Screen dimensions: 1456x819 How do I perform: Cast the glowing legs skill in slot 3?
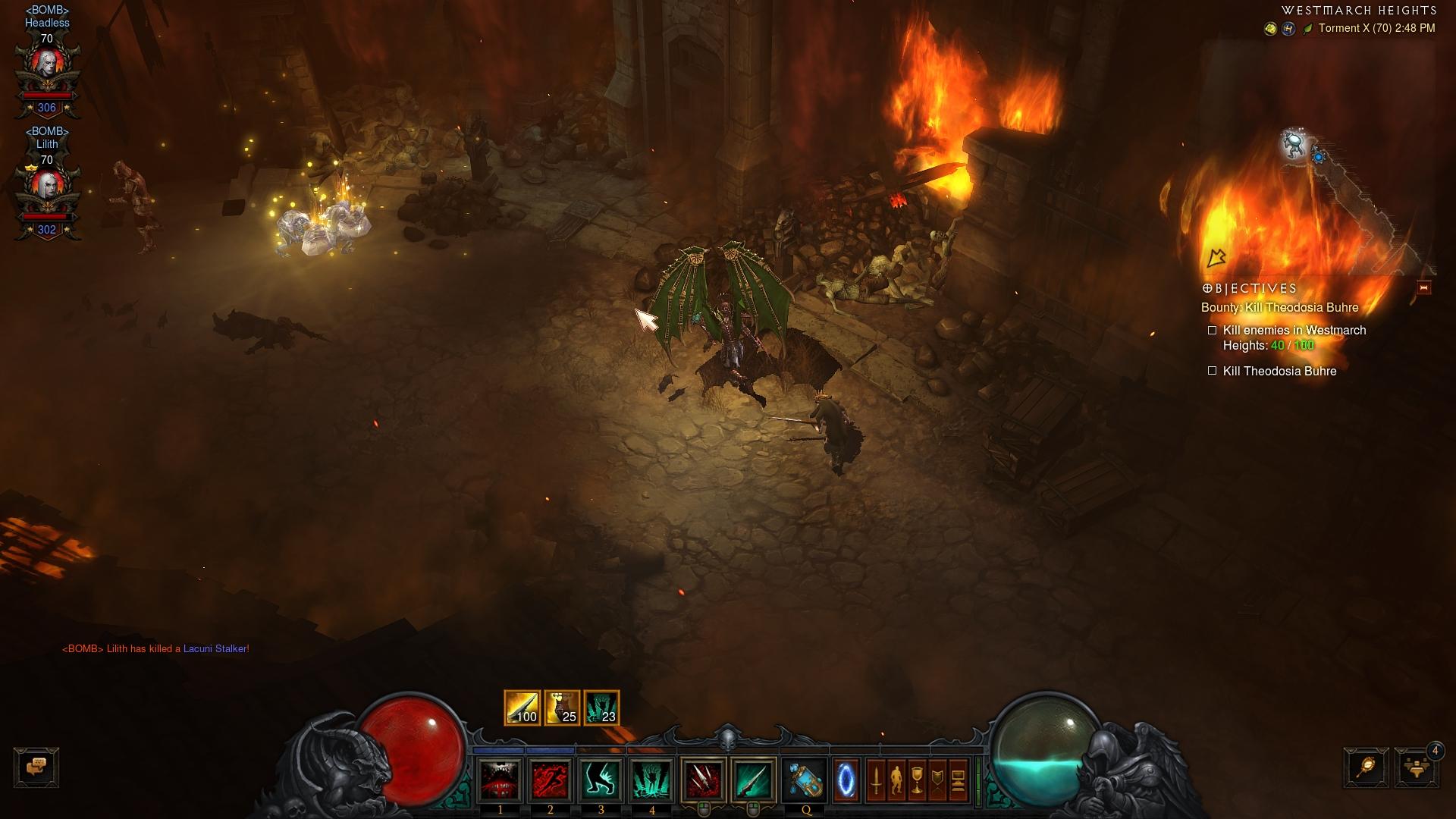tap(601, 780)
